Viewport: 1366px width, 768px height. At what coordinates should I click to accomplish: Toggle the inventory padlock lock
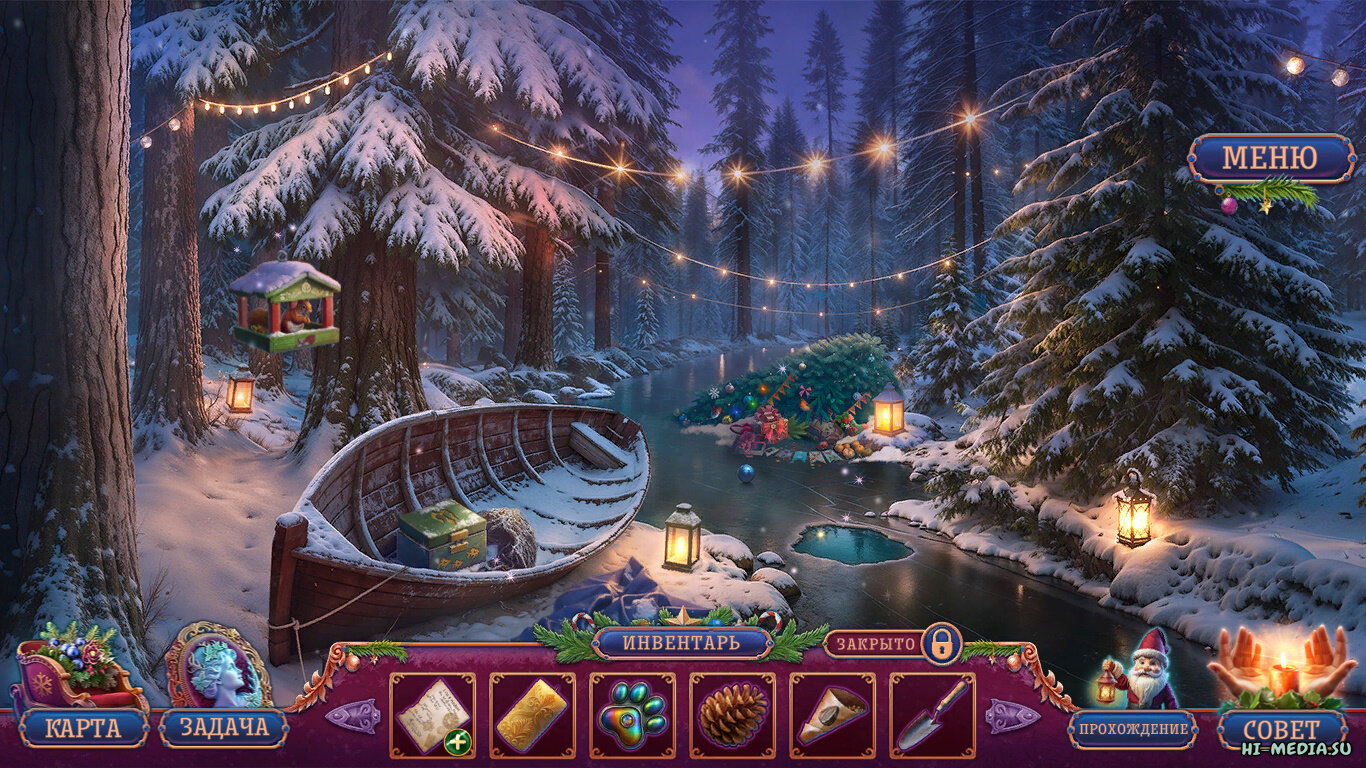[x=940, y=643]
